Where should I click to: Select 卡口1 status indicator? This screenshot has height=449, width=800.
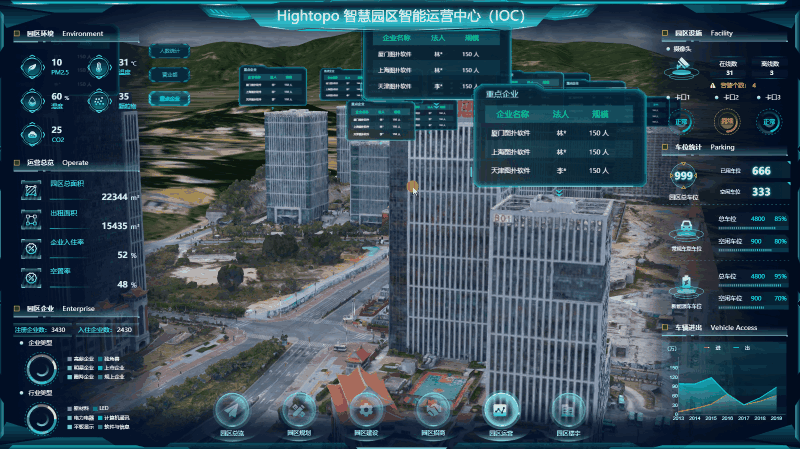point(683,123)
